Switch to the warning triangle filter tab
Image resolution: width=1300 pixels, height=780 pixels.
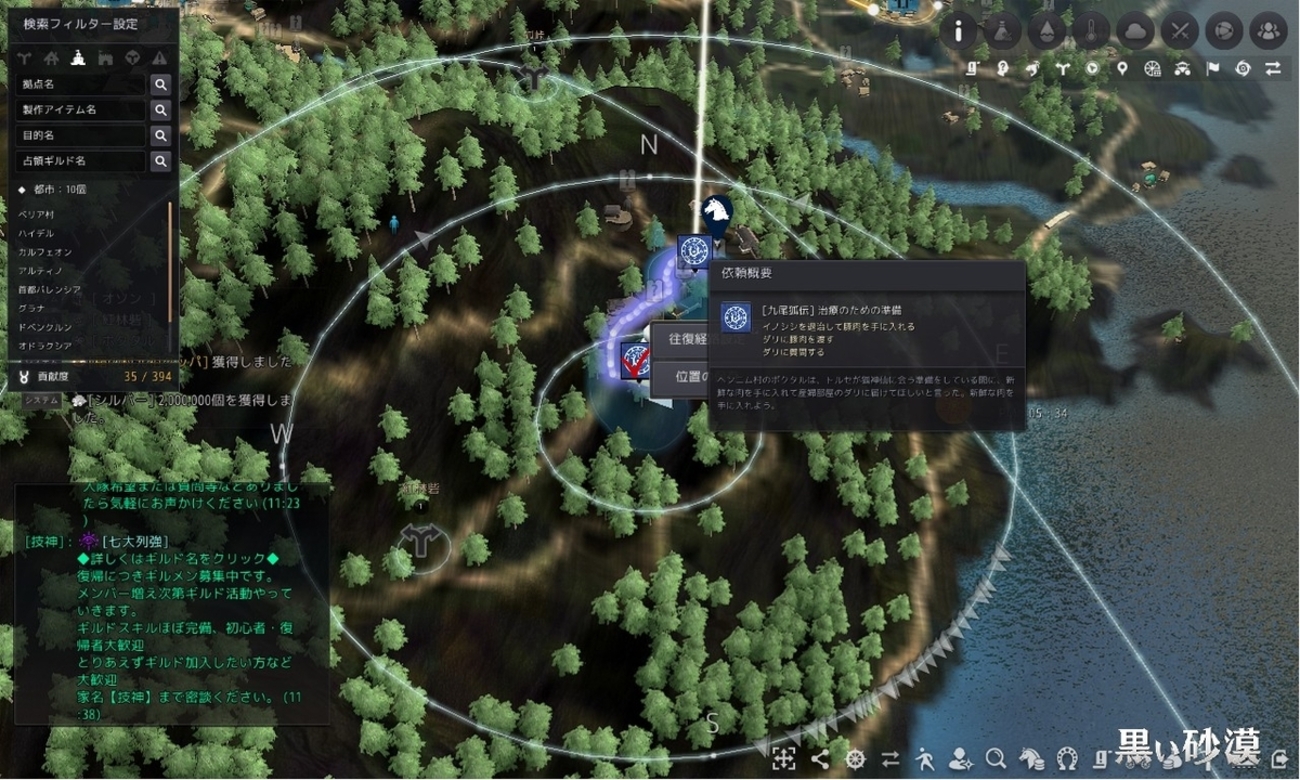coord(159,58)
